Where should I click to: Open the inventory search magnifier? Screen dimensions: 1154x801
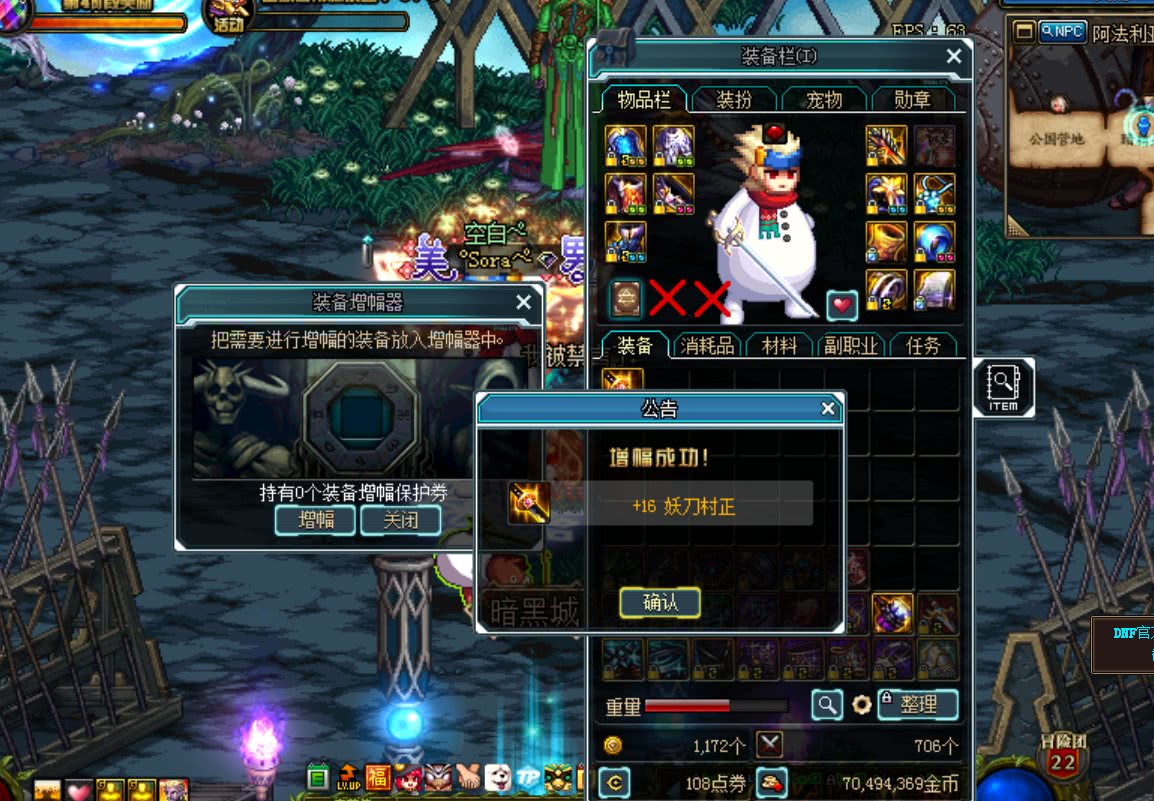[x=826, y=705]
